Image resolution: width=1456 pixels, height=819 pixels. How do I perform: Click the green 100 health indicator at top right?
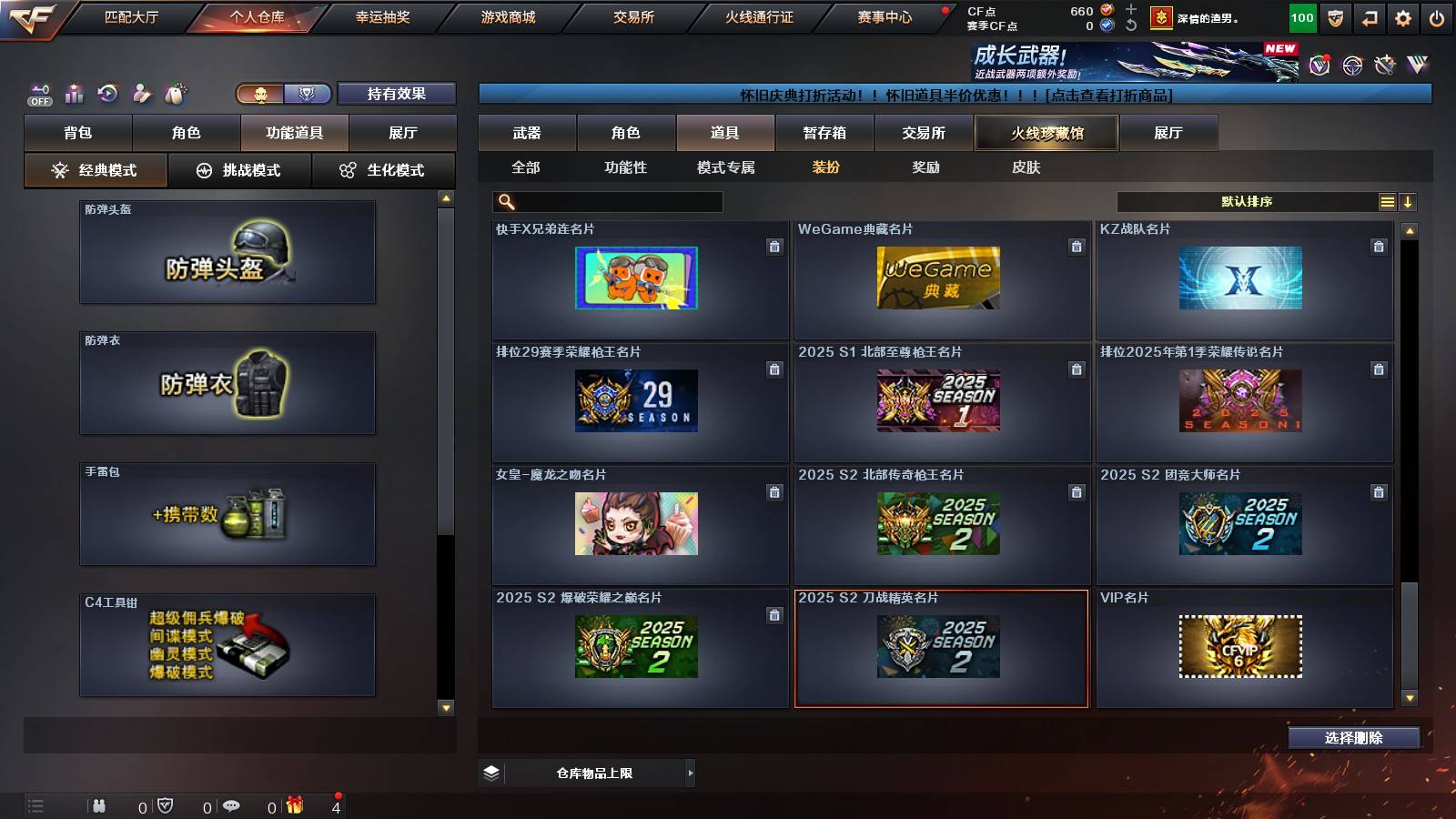[1301, 16]
